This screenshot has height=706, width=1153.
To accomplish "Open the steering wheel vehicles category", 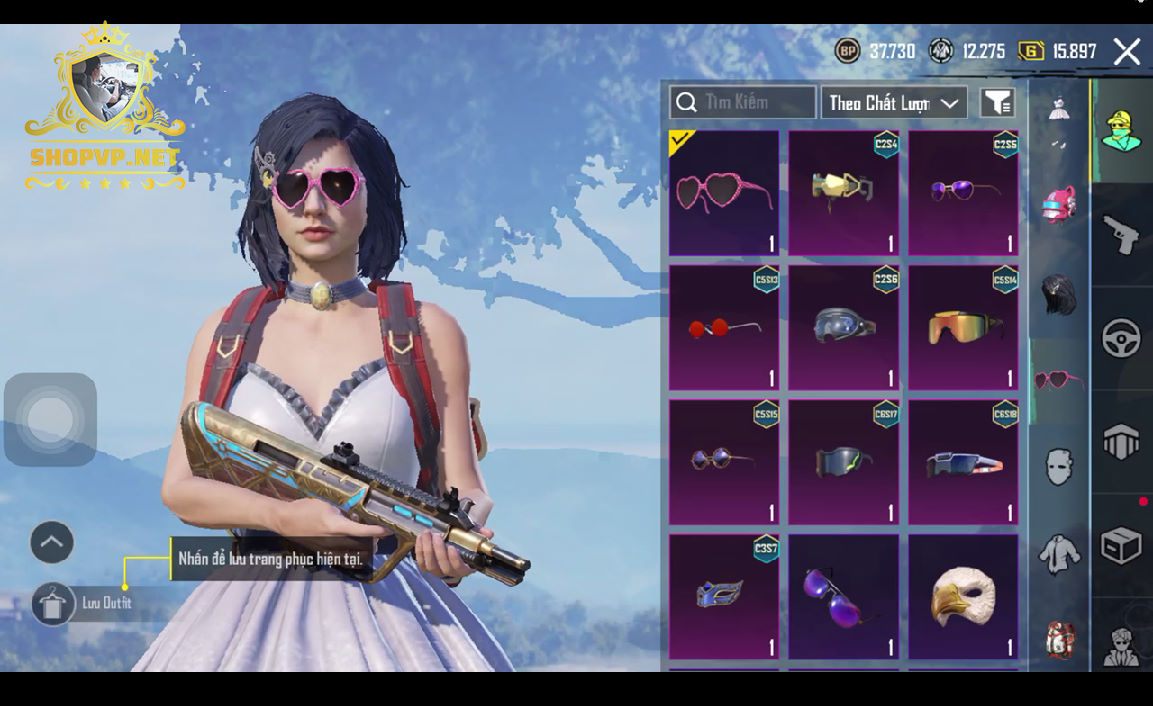I will tap(1121, 338).
